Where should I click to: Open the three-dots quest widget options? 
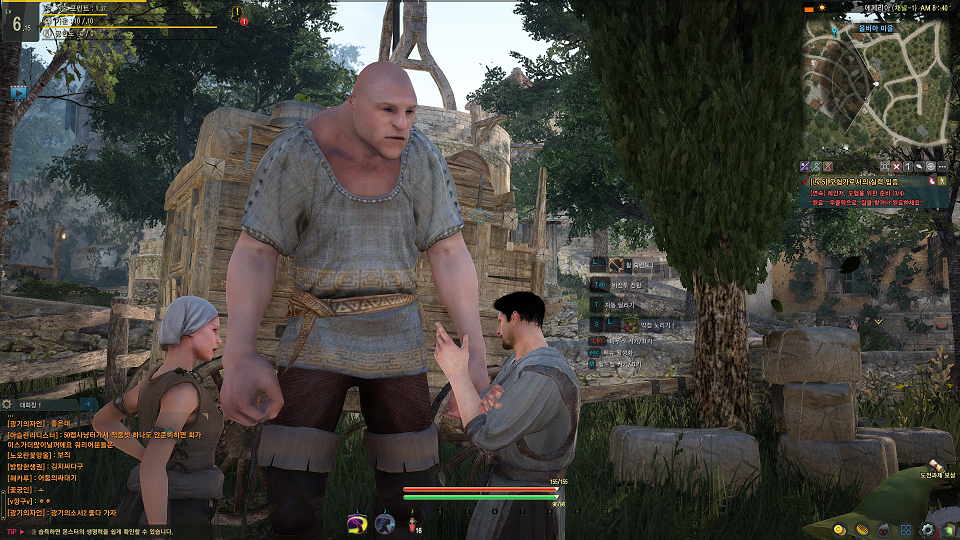point(942,165)
